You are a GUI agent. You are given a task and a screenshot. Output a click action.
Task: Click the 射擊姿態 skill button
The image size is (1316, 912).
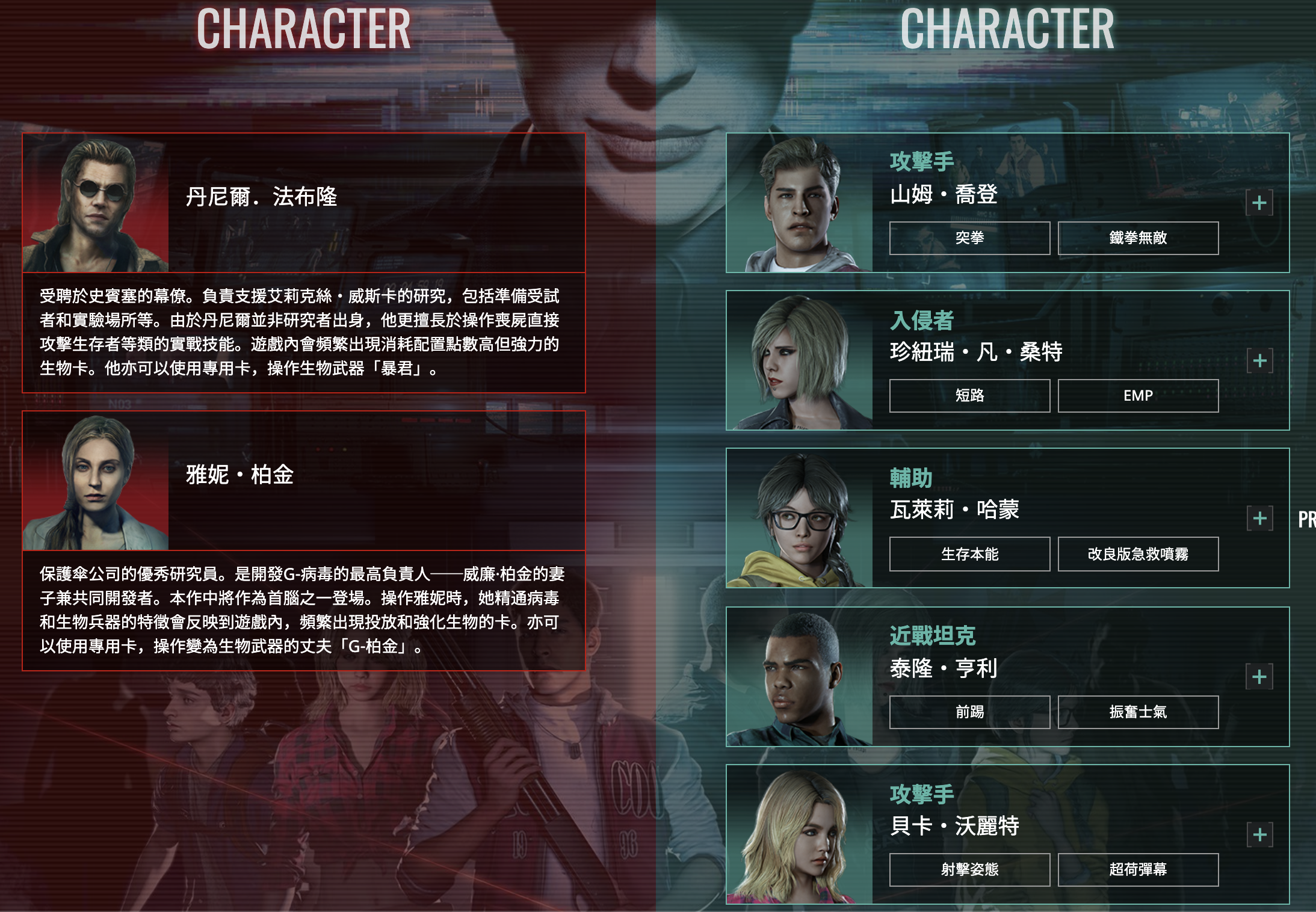(x=969, y=870)
